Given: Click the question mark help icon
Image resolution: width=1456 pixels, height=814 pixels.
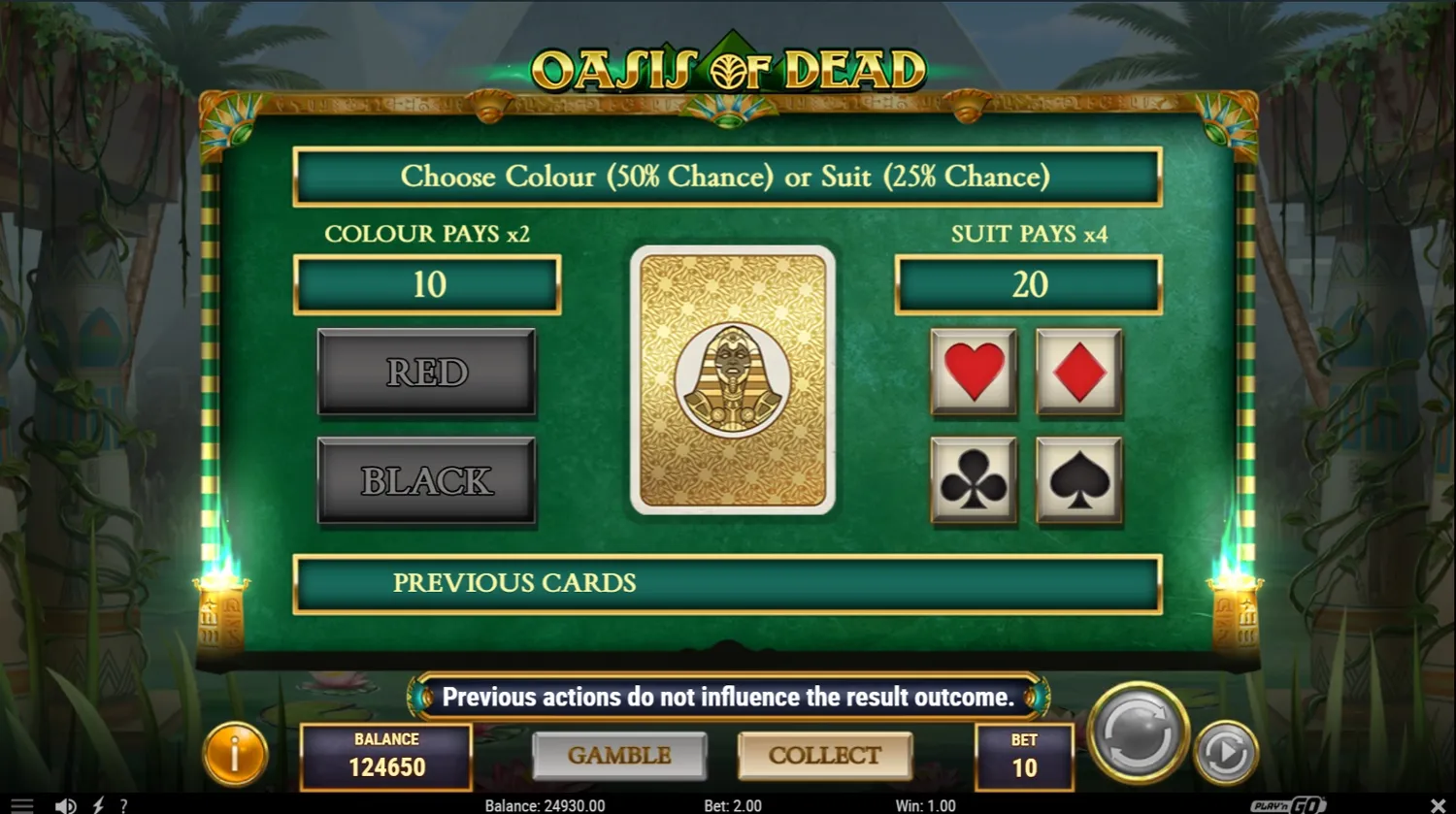Looking at the screenshot, I should [123, 805].
